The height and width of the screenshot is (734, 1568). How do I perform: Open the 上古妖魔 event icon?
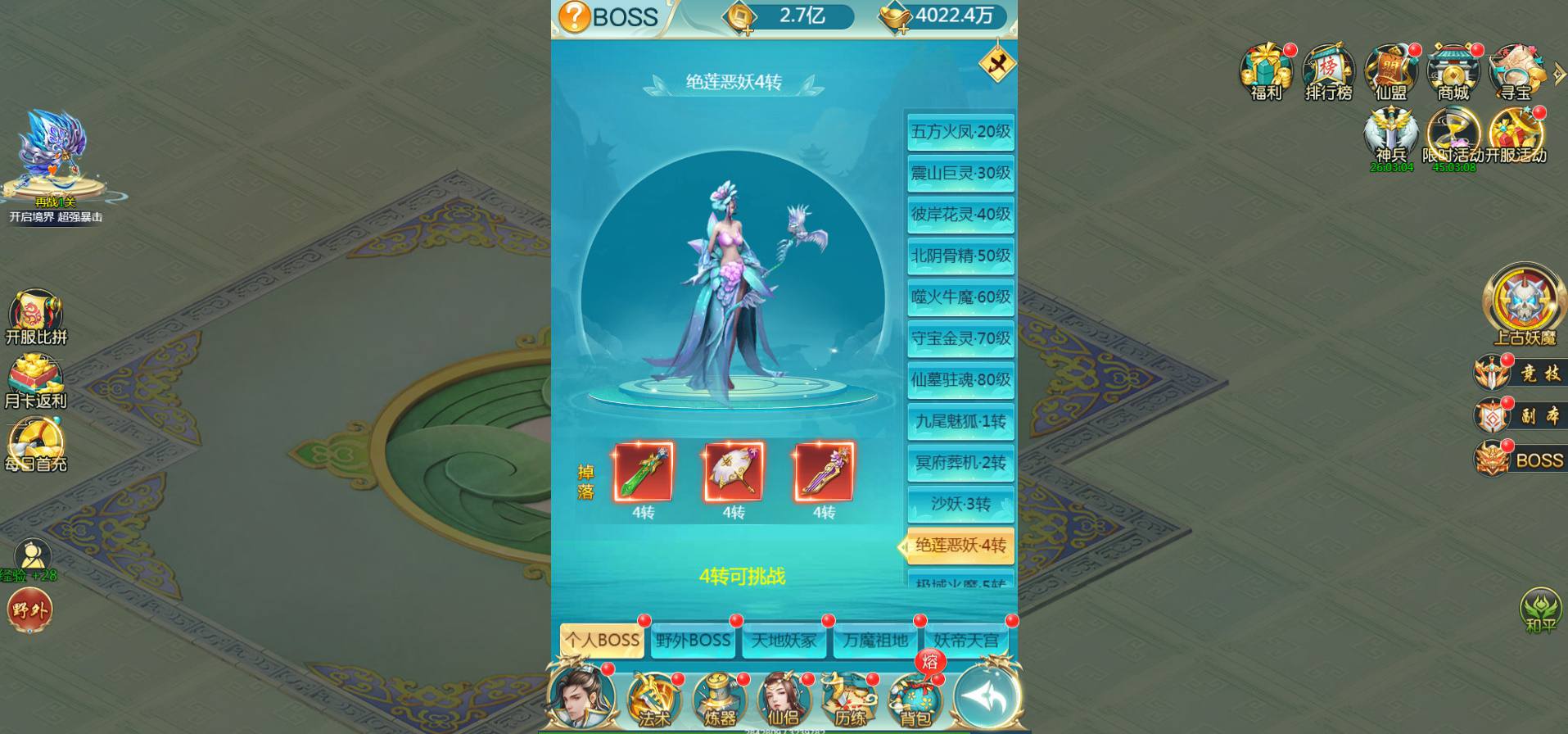[x=1524, y=305]
